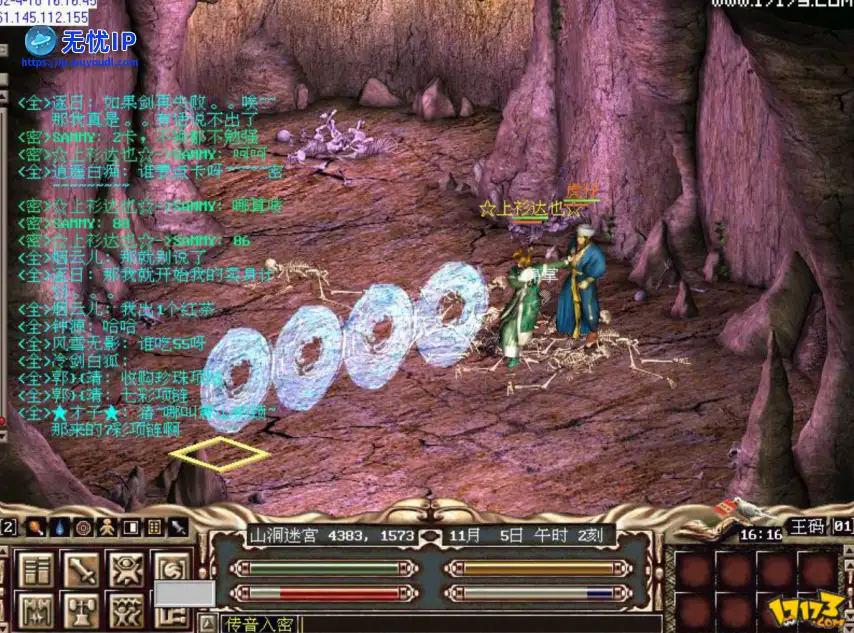The height and width of the screenshot is (633, 854).
Task: Select the small dagger icon
Action: [x=179, y=526]
